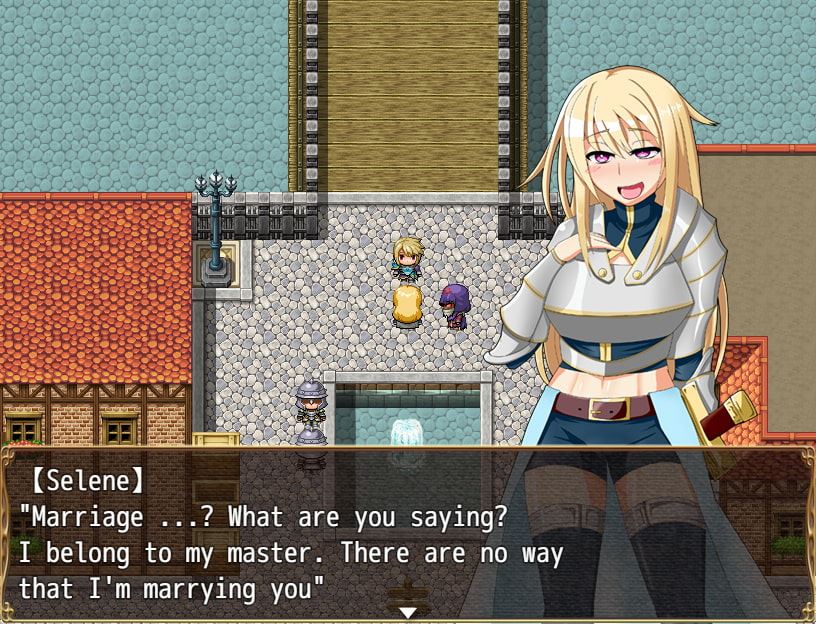Screen dimensions: 816x624
Task: Click the white continue arrow in dialogue box
Action: click(x=407, y=612)
